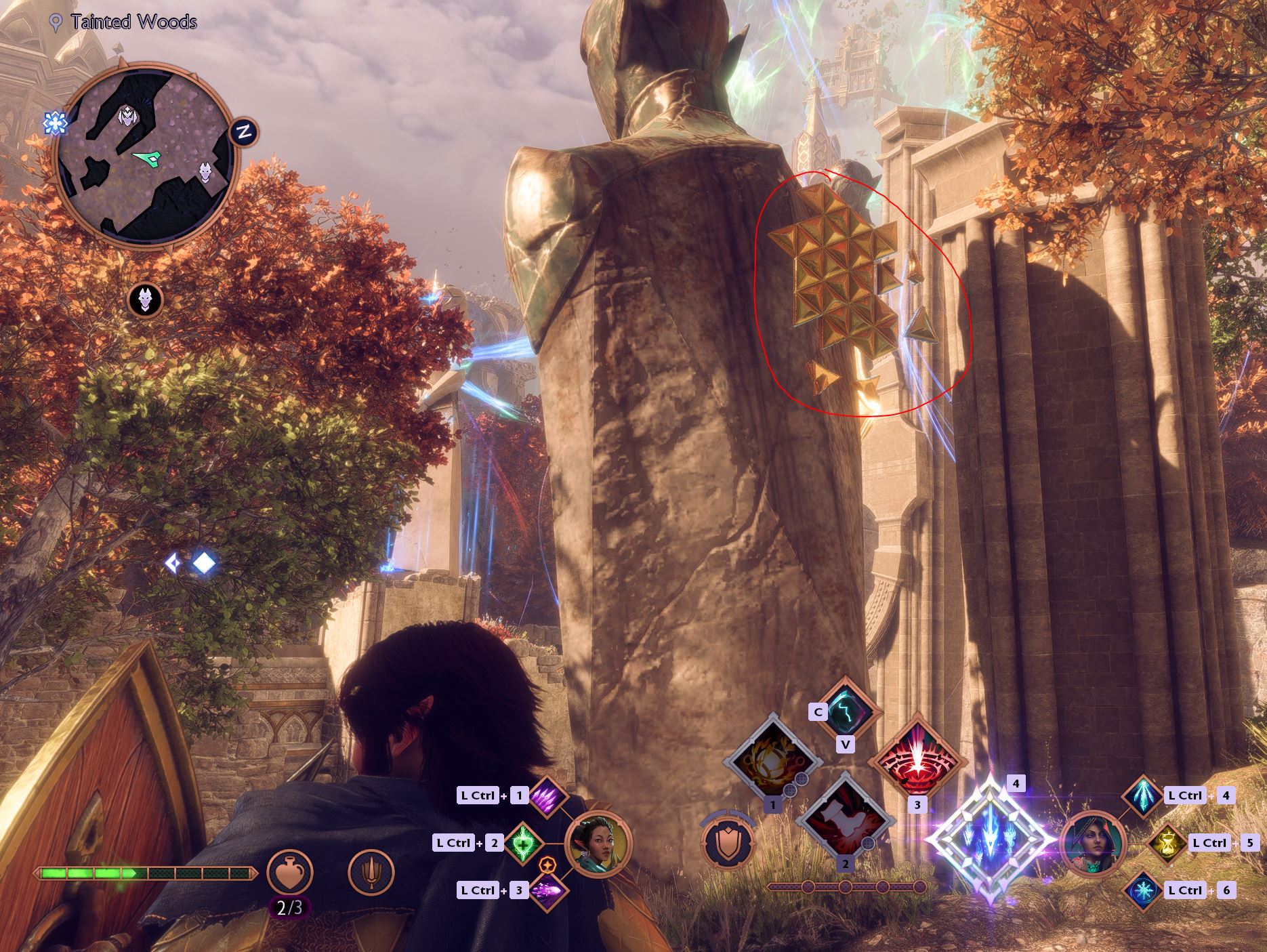Activate the companion's yellow hourglass ability
Viewport: 1267px width, 952px height.
tap(1167, 843)
